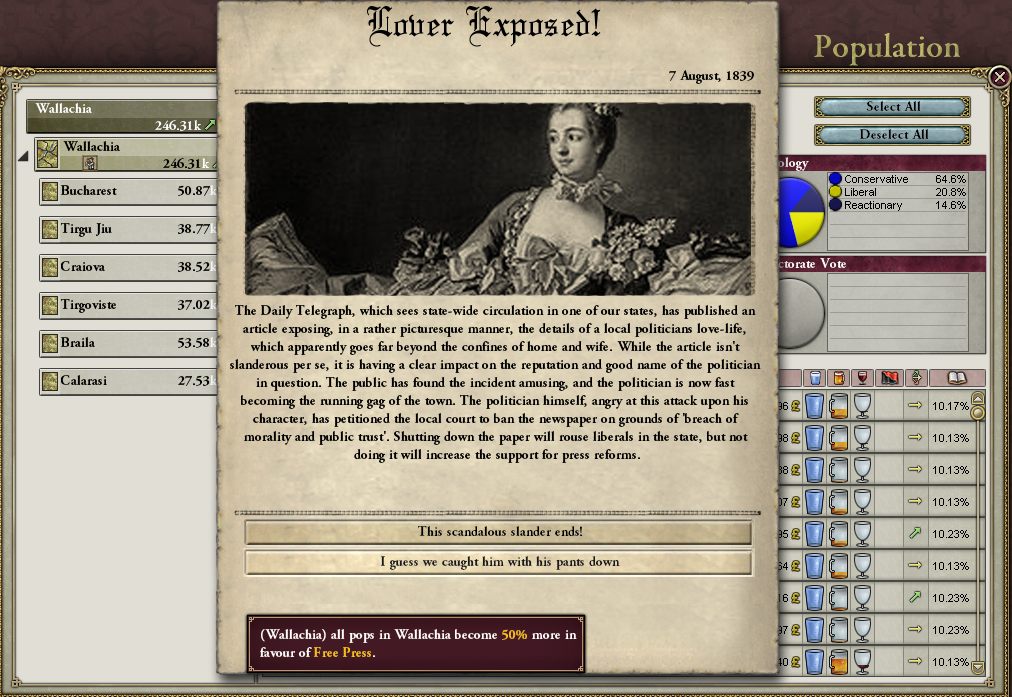Choose 'I guess we caught him with his pants down'

[498, 562]
